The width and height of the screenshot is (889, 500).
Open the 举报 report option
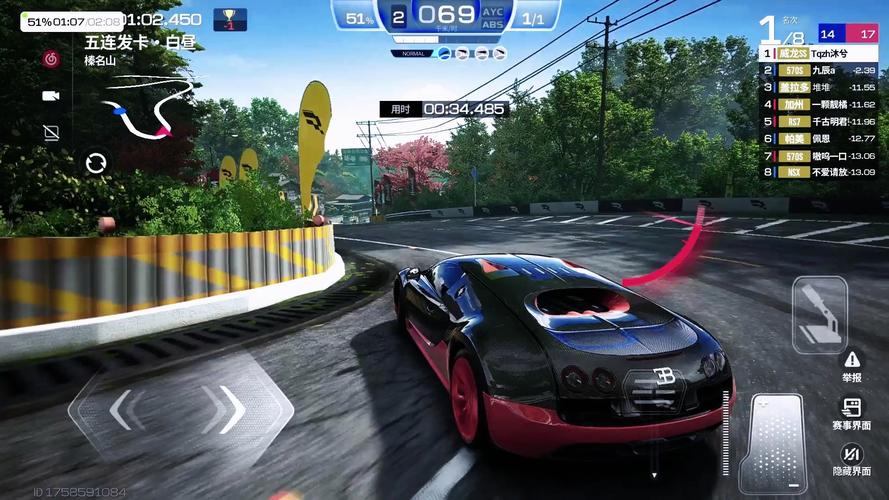click(851, 365)
